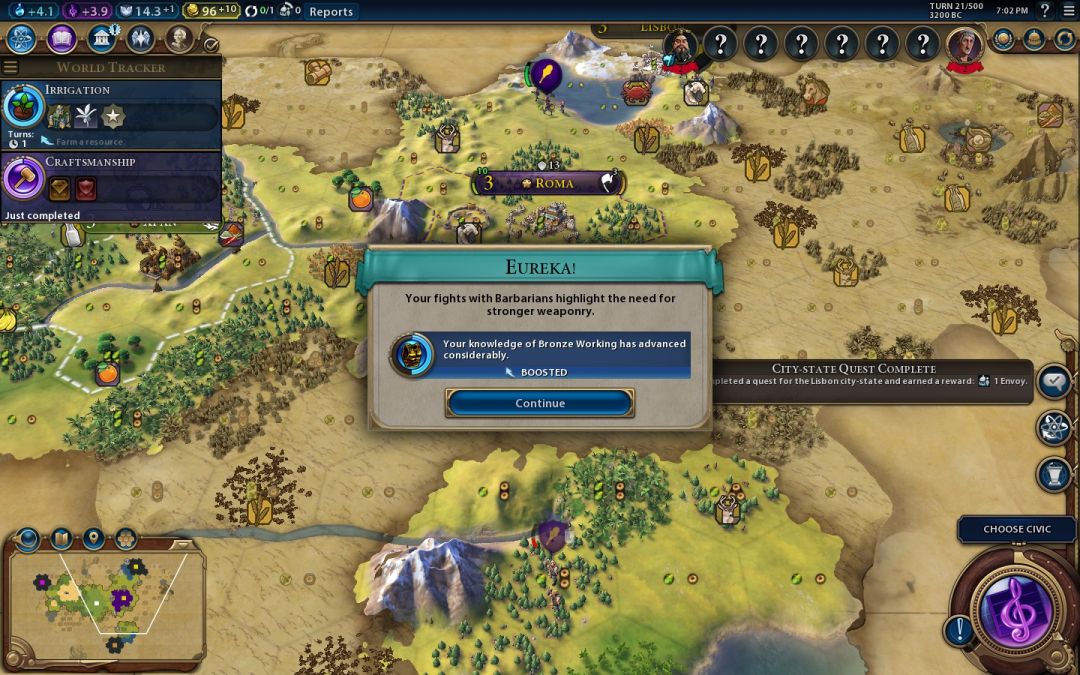The height and width of the screenshot is (675, 1080).
Task: Open the government screen building icon
Action: (x=101, y=39)
